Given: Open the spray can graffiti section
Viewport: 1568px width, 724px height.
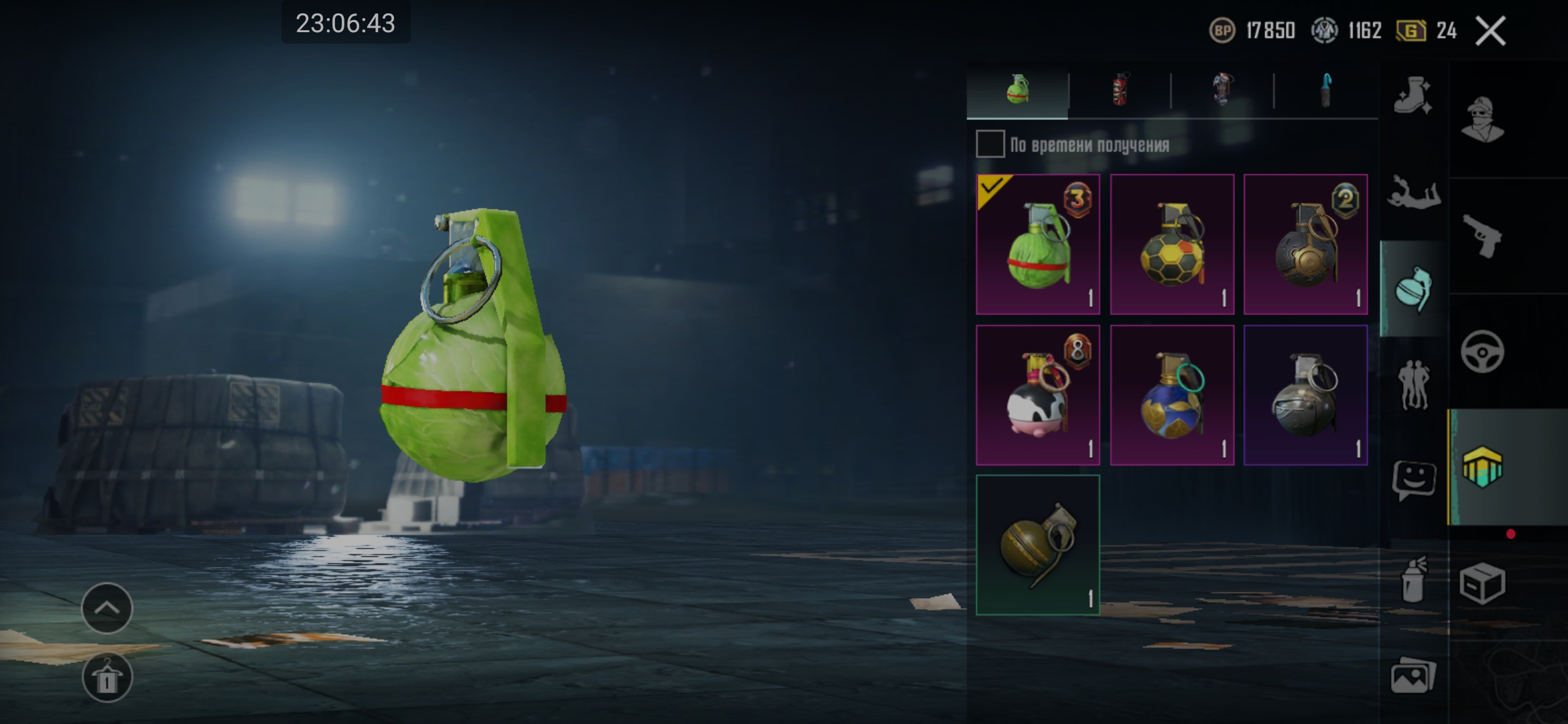Looking at the screenshot, I should pyautogui.click(x=1414, y=579).
